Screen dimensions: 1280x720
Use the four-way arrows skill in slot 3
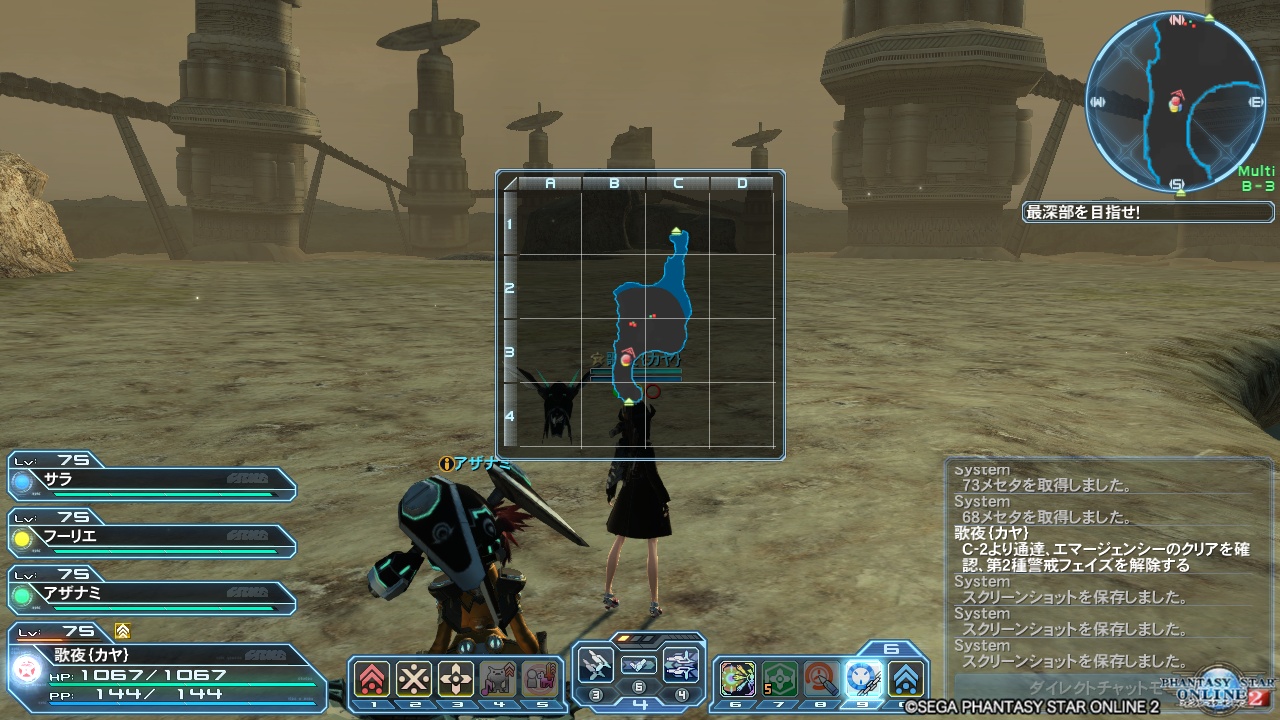pyautogui.click(x=456, y=679)
